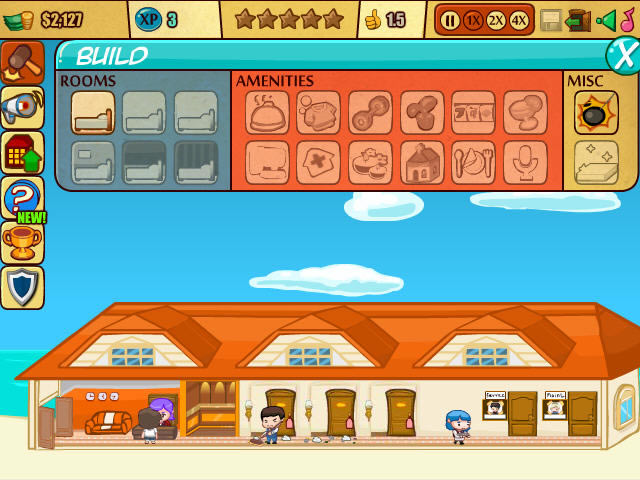View the trophy achievements
The image size is (640, 480).
[22, 242]
